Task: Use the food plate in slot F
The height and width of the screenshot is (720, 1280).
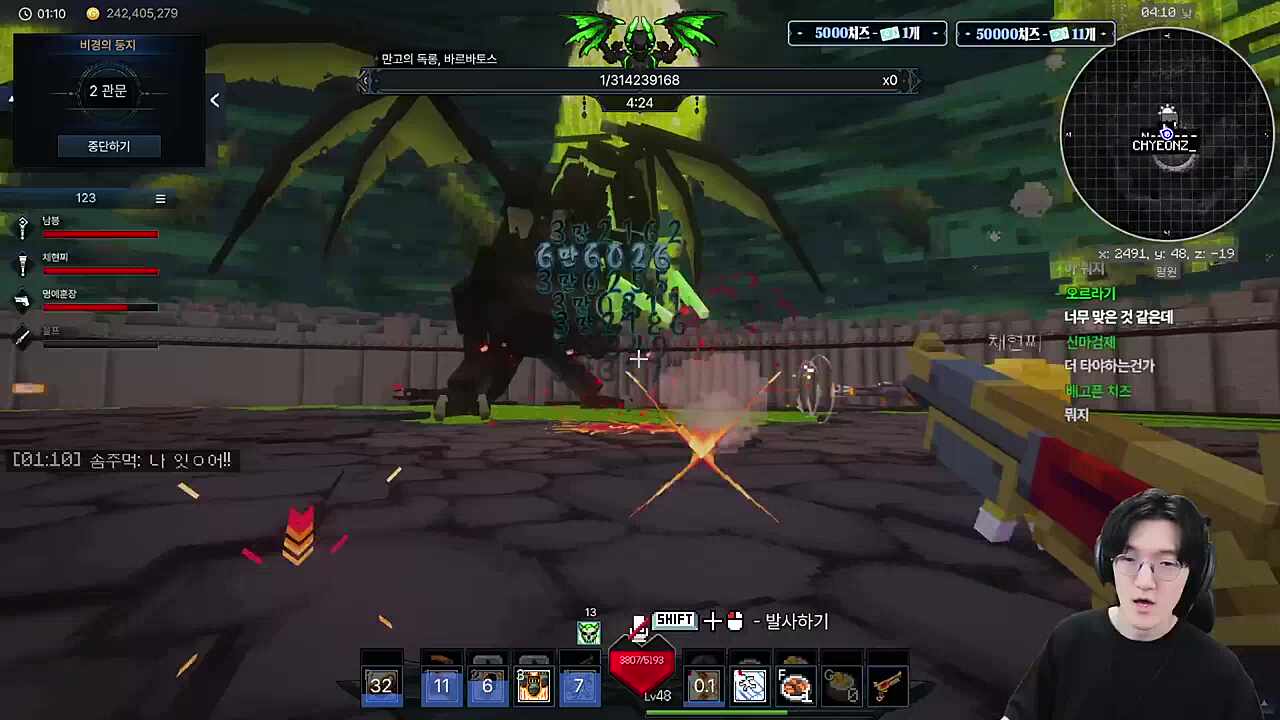Action: click(795, 685)
